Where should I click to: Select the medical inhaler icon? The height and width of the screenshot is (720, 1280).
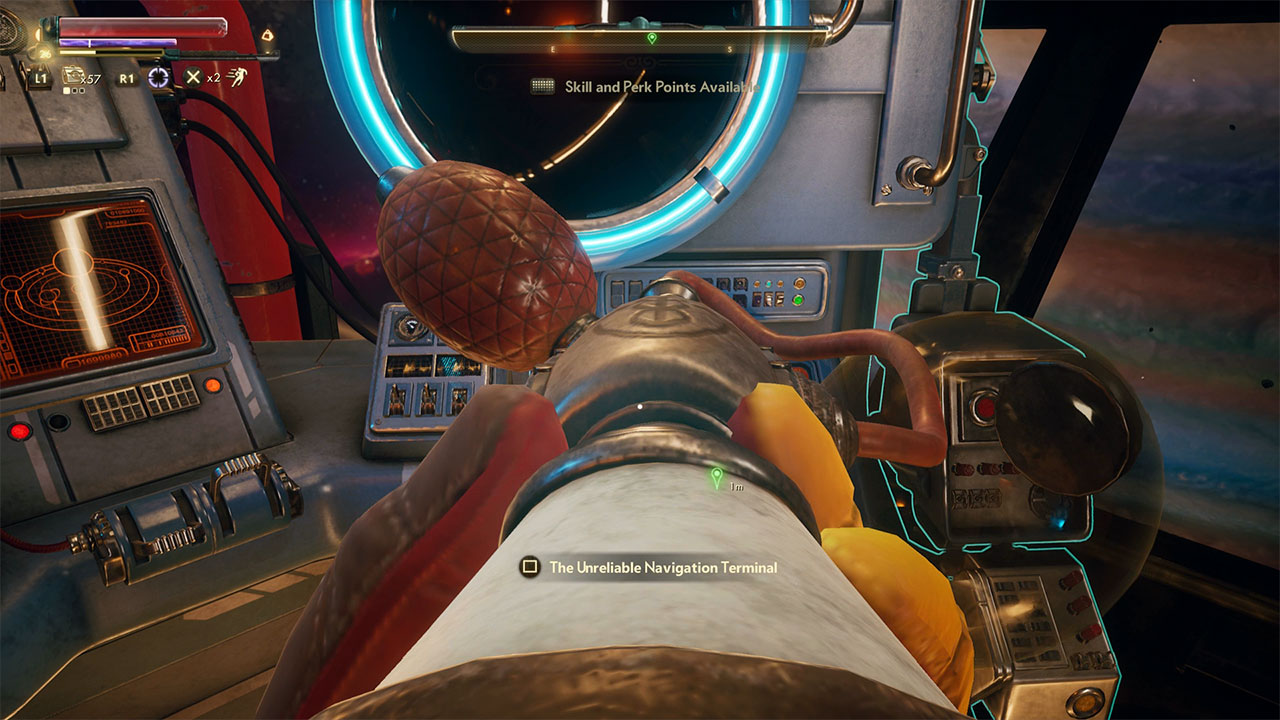73,75
